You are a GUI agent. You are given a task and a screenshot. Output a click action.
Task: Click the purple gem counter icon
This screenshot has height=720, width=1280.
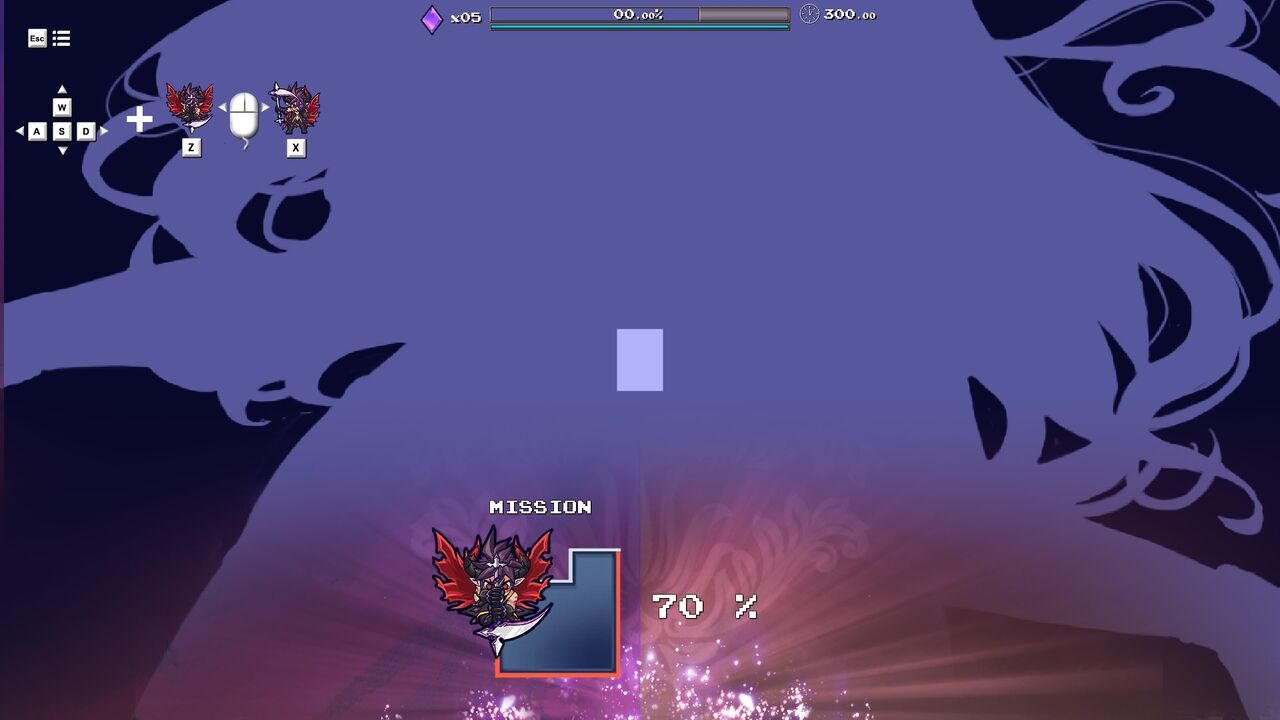click(x=430, y=18)
